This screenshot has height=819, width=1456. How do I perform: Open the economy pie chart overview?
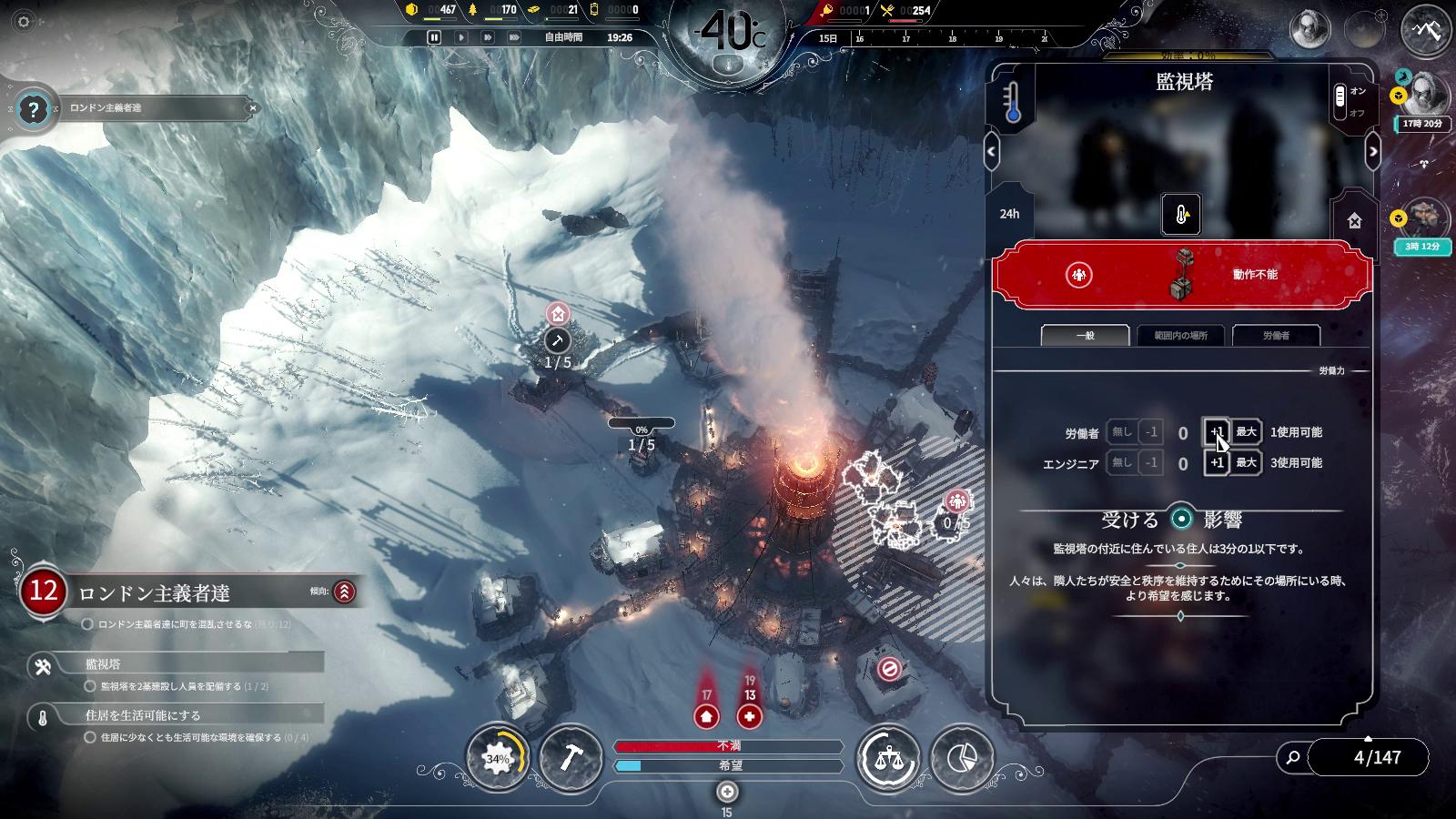962,757
